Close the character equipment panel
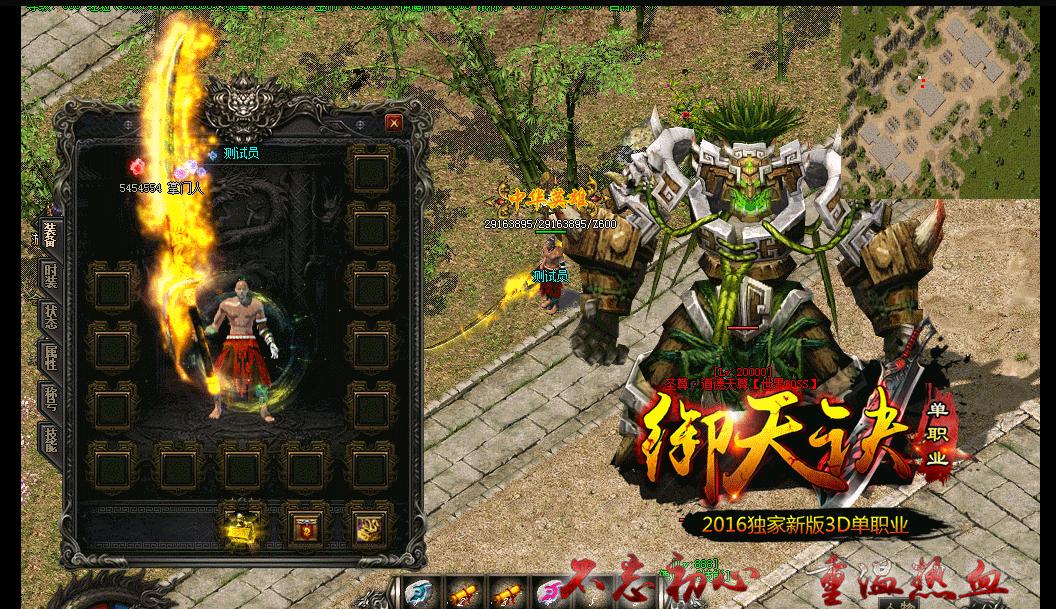 pyautogui.click(x=394, y=123)
